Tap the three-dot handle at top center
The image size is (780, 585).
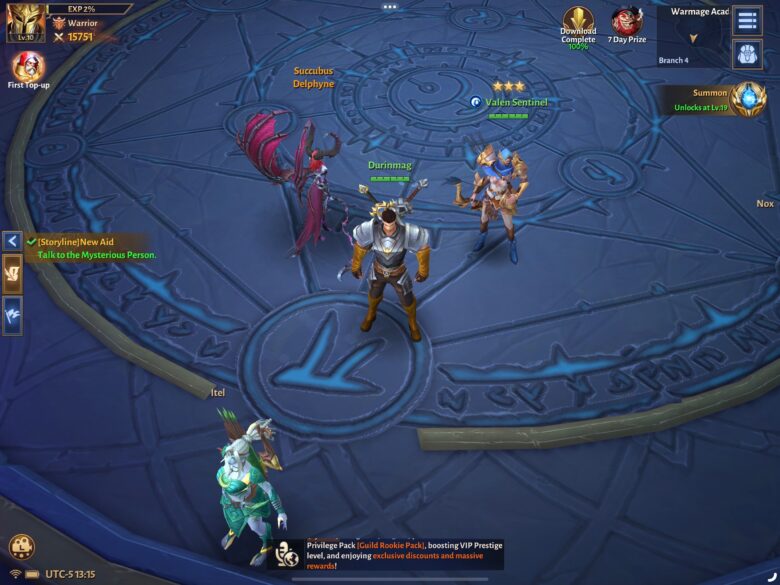pos(389,7)
